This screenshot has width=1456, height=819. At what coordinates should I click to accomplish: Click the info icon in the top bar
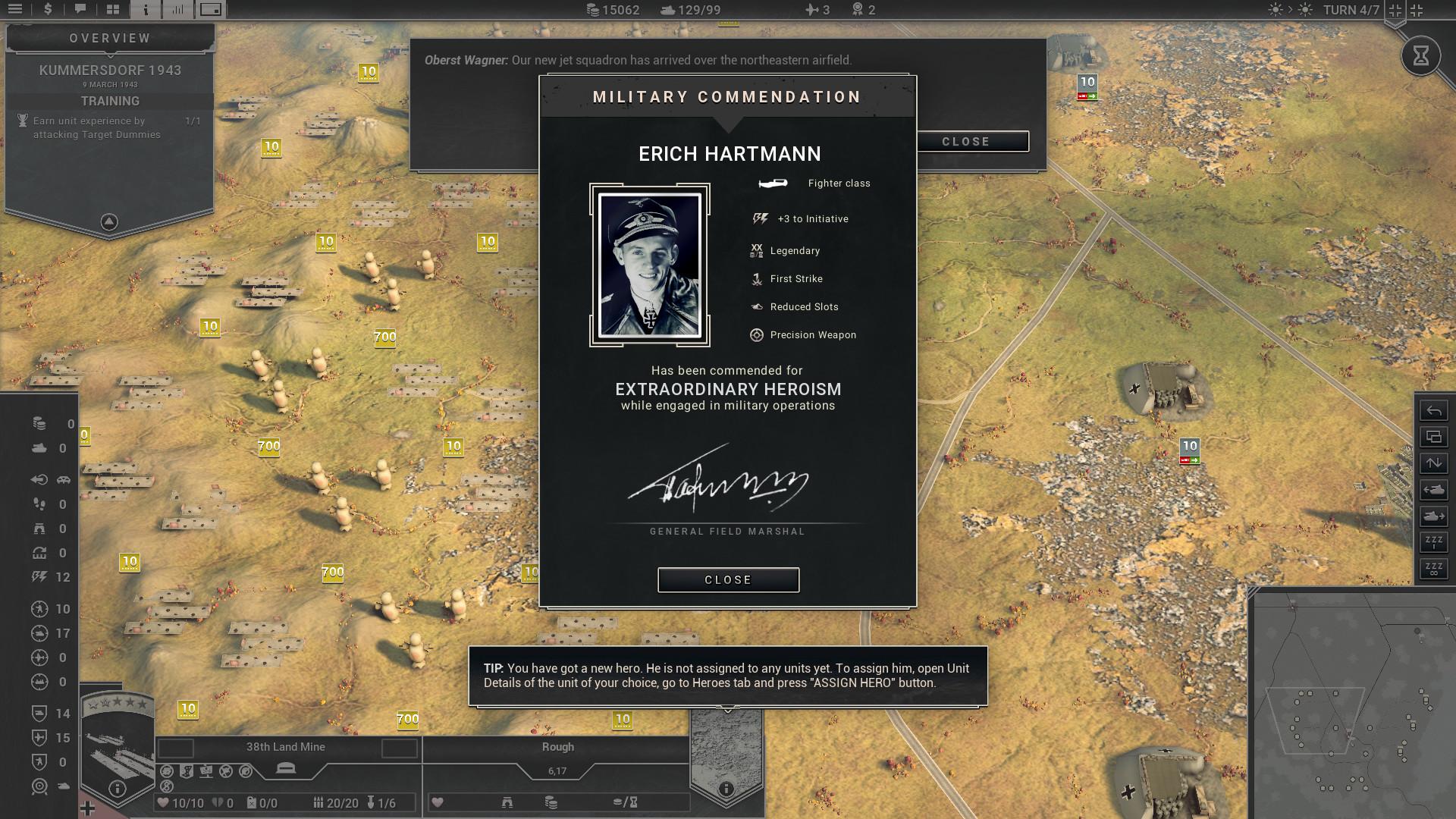point(145,9)
